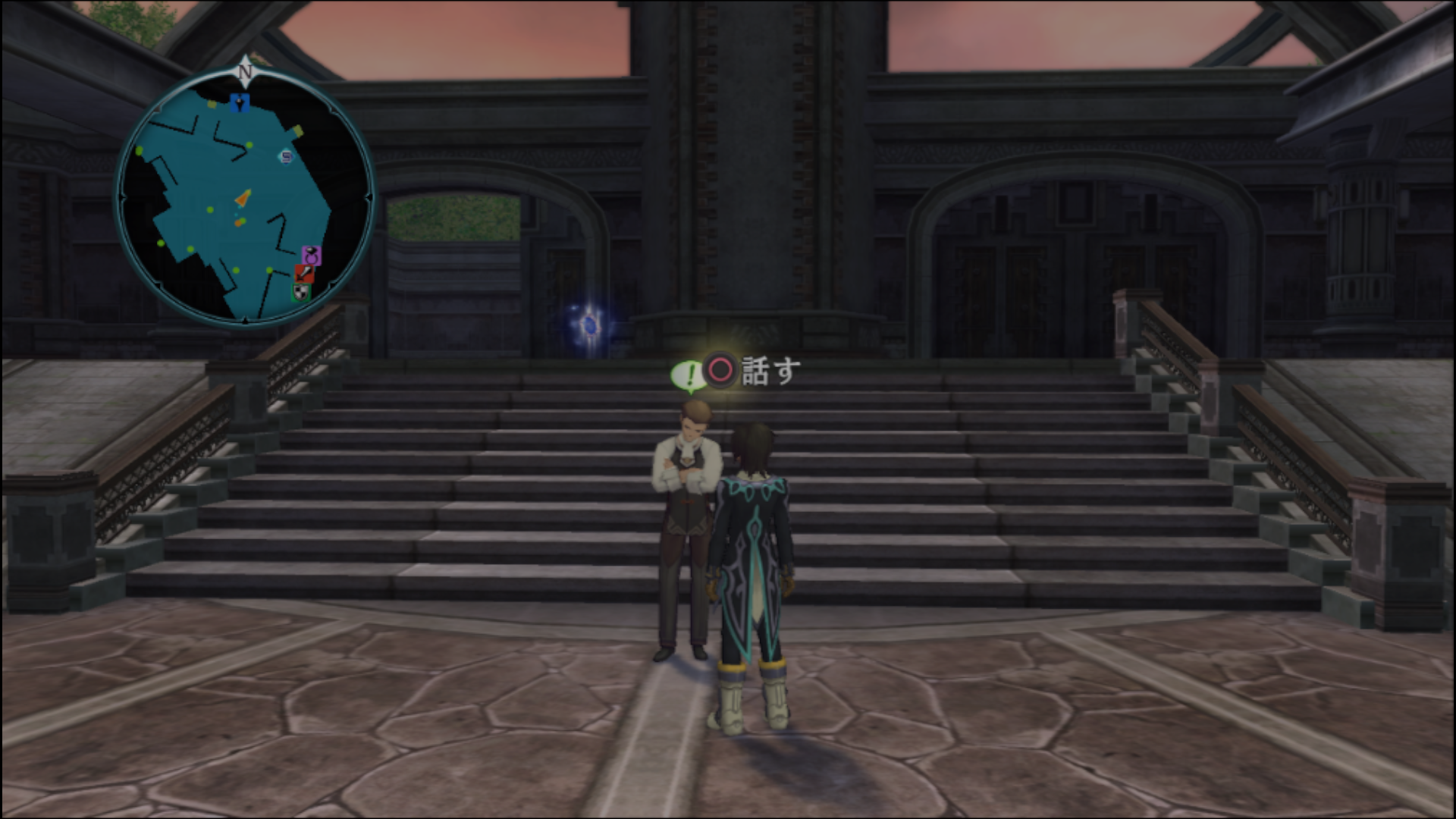Screen dimensions: 1456x819
Task: Click the circular minimap
Action: point(245,197)
